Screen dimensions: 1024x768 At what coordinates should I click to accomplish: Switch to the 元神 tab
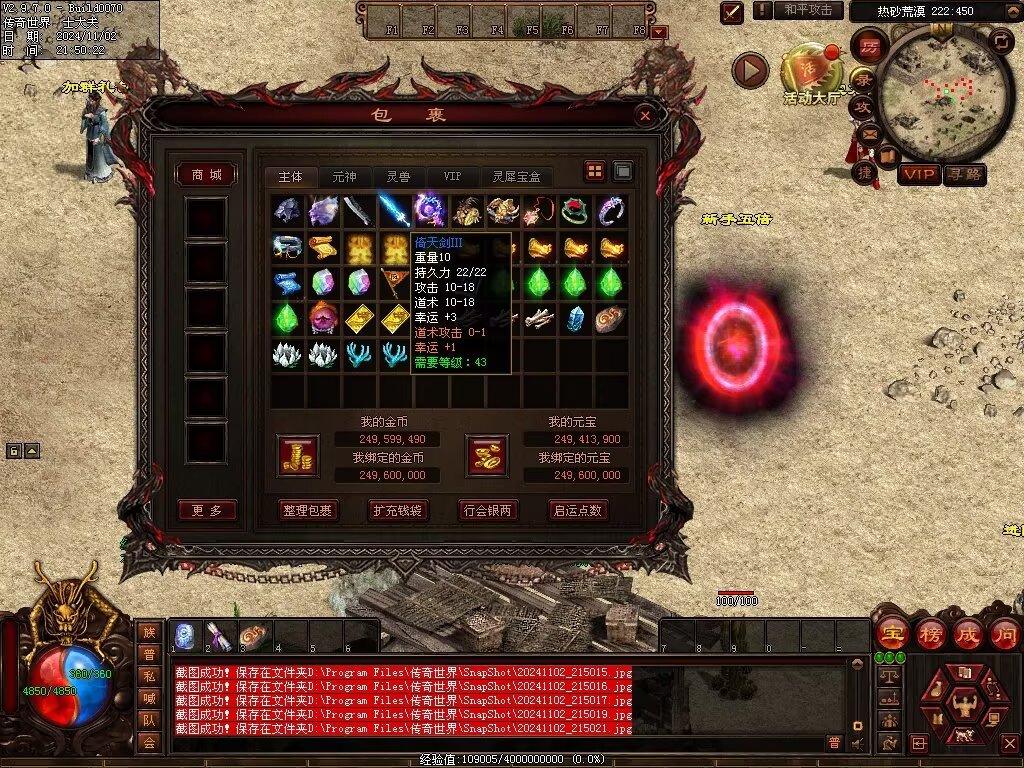(344, 176)
